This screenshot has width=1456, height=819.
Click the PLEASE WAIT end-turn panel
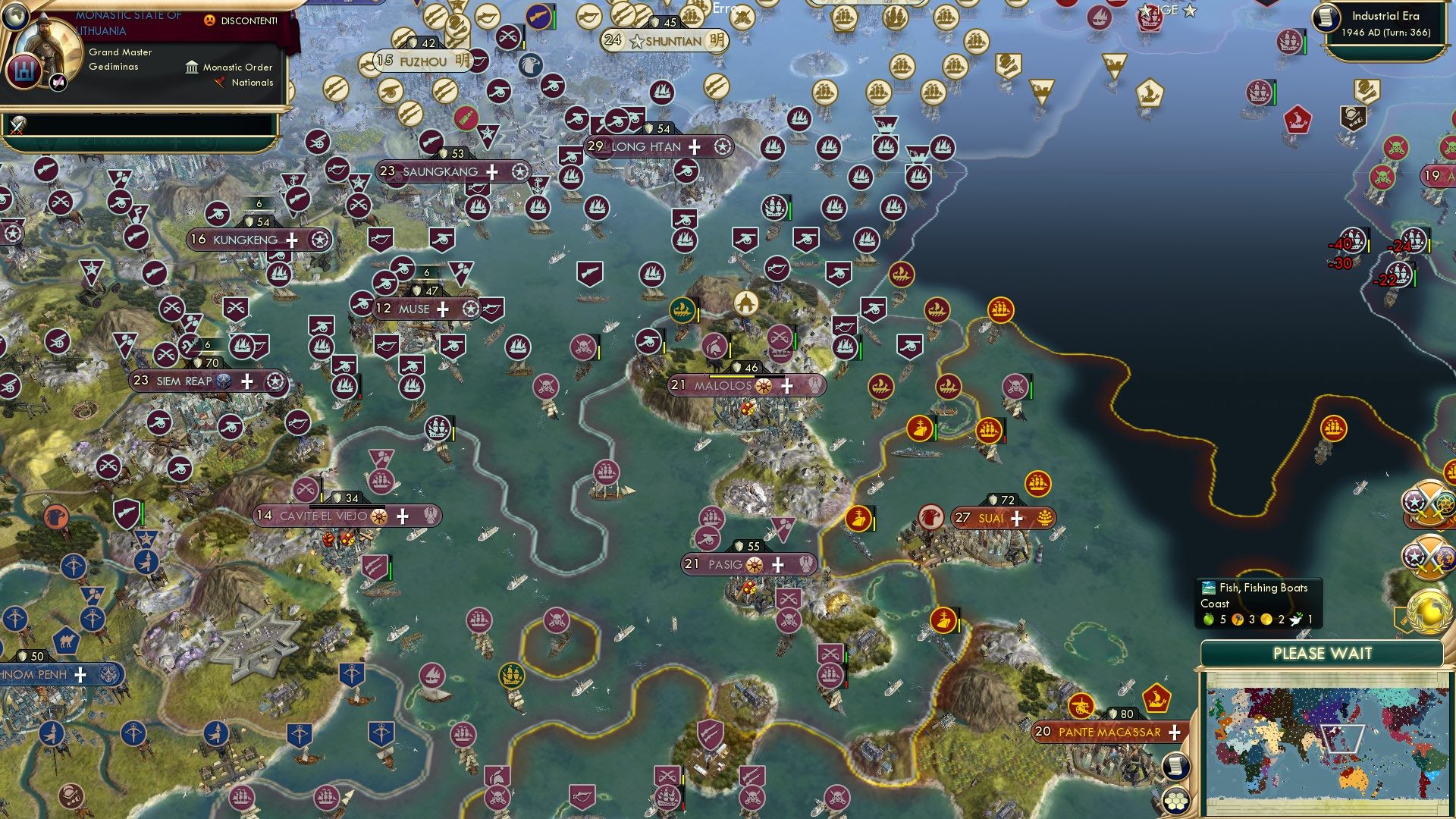click(1323, 654)
